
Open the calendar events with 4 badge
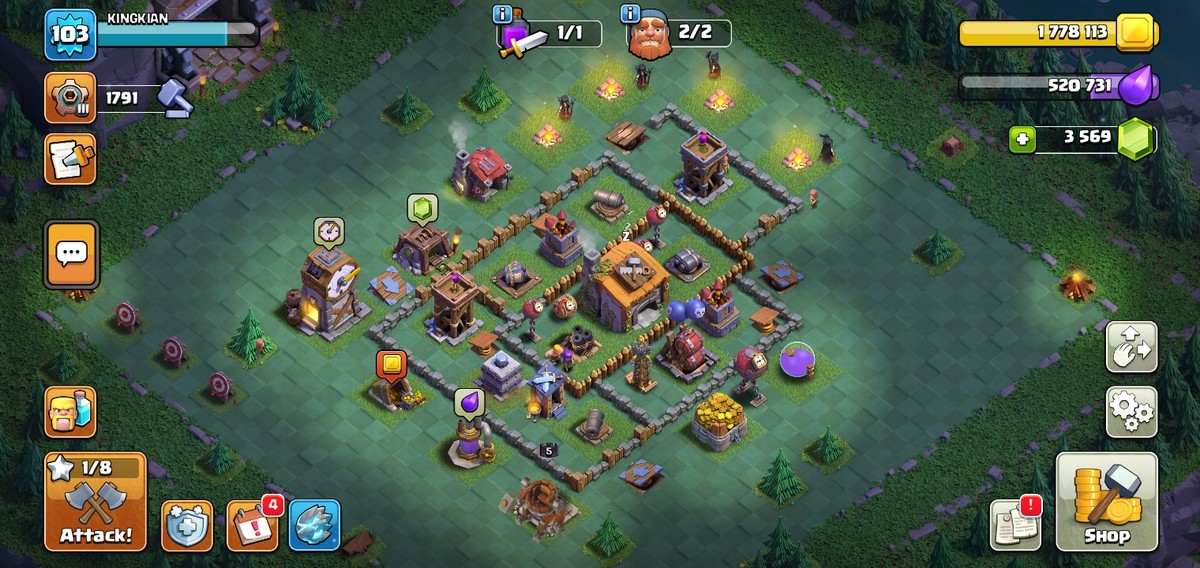click(252, 526)
